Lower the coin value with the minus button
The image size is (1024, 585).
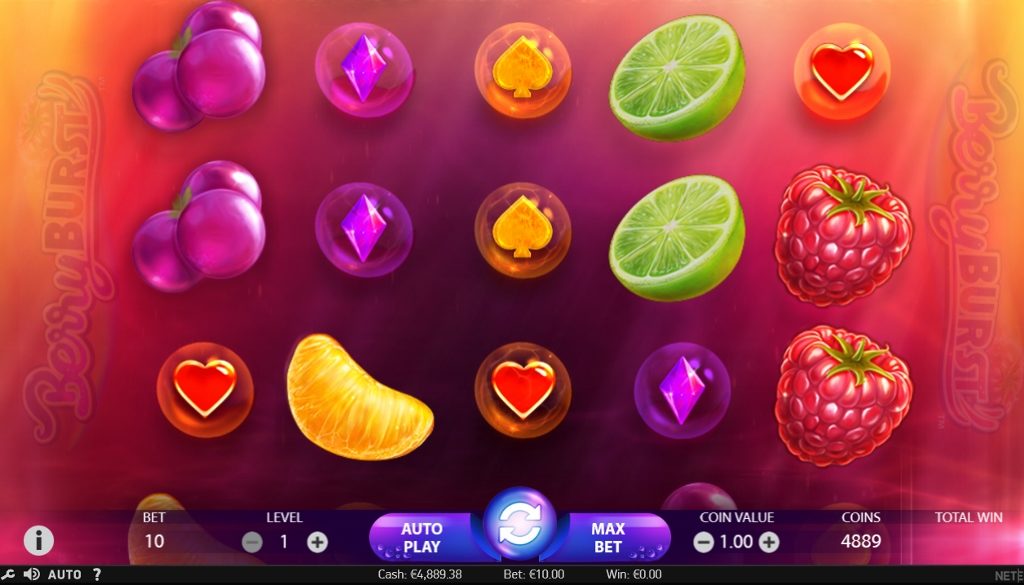[x=703, y=542]
